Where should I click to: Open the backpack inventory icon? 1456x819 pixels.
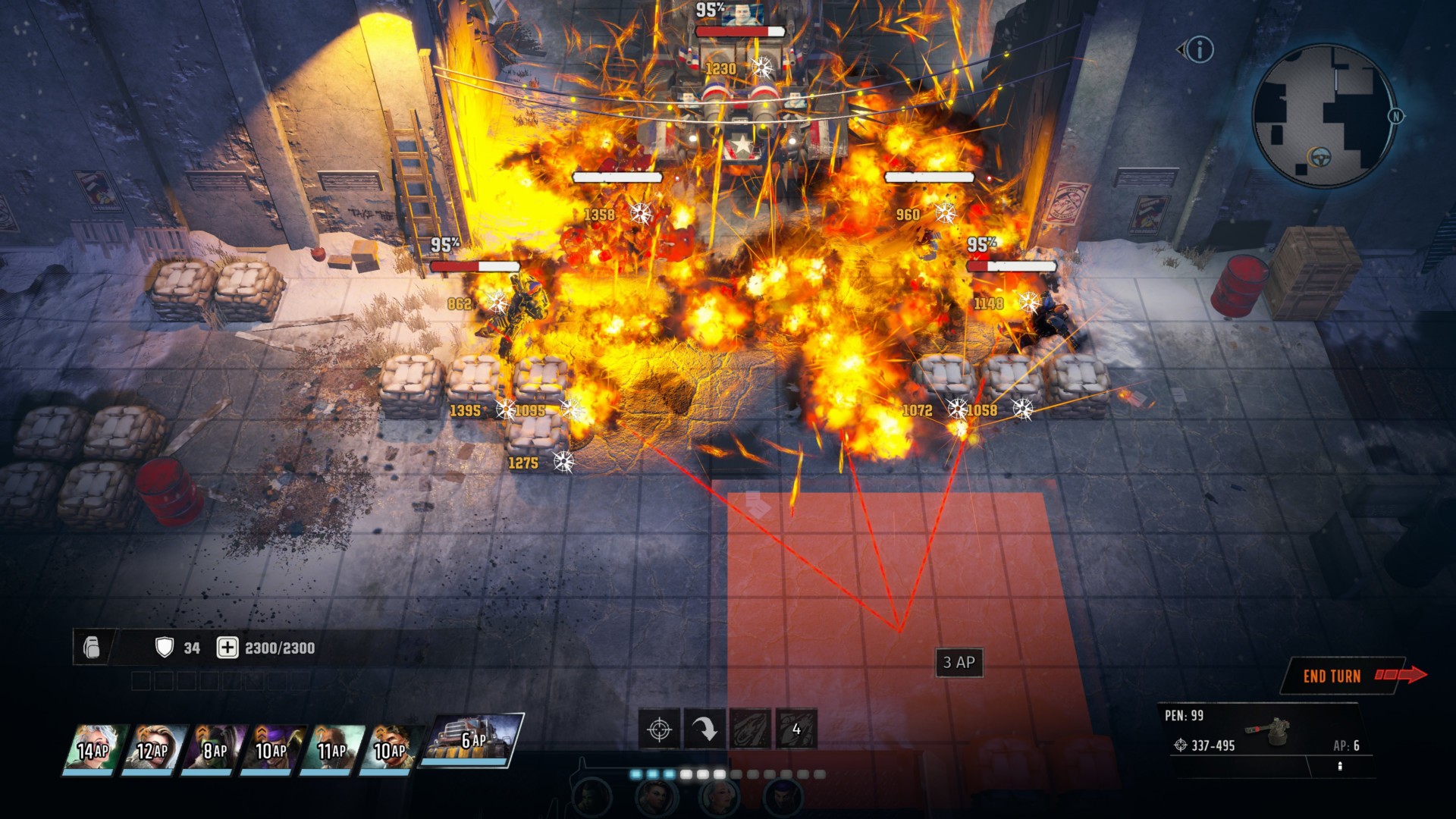92,648
